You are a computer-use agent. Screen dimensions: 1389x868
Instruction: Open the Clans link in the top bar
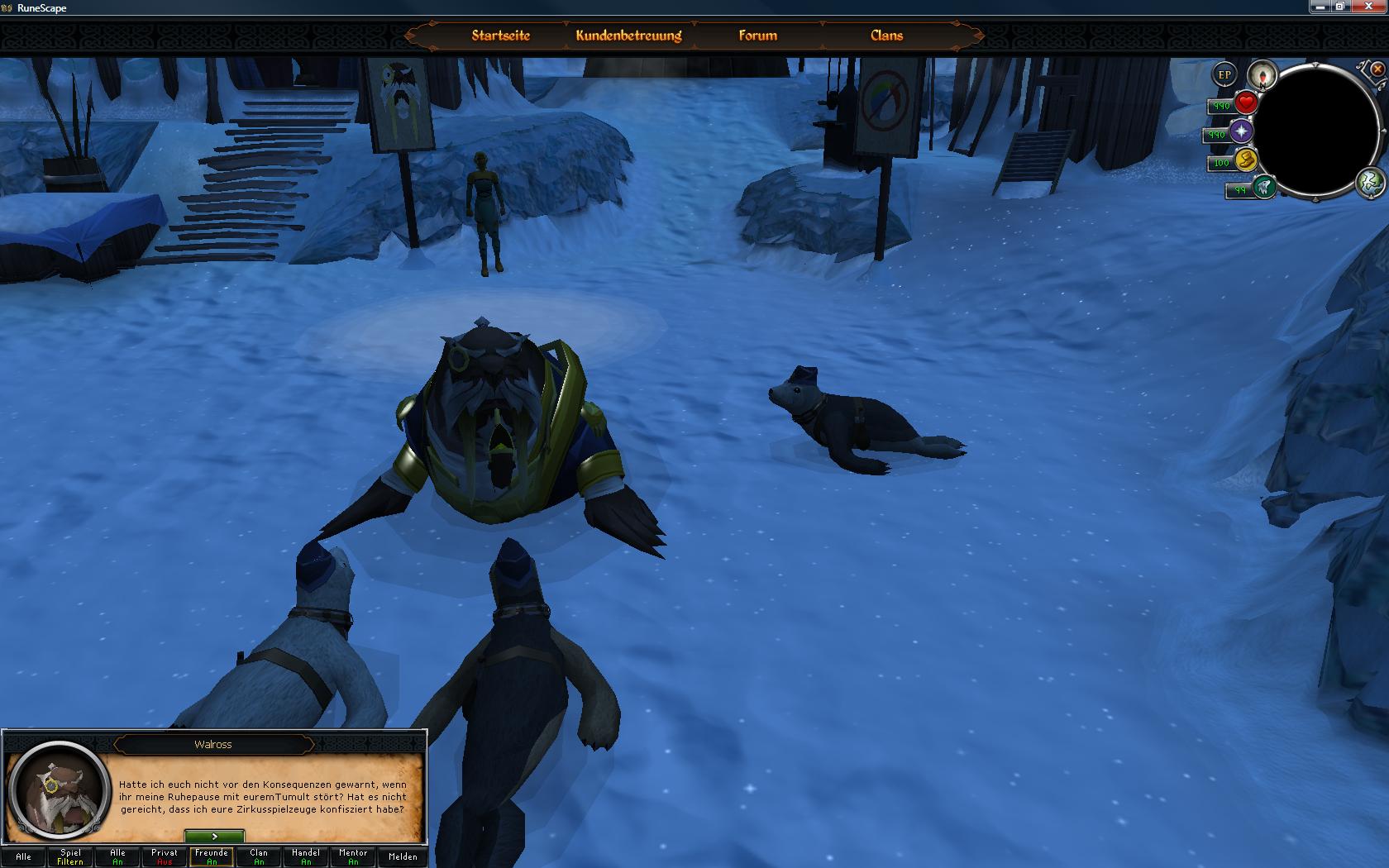tap(886, 36)
